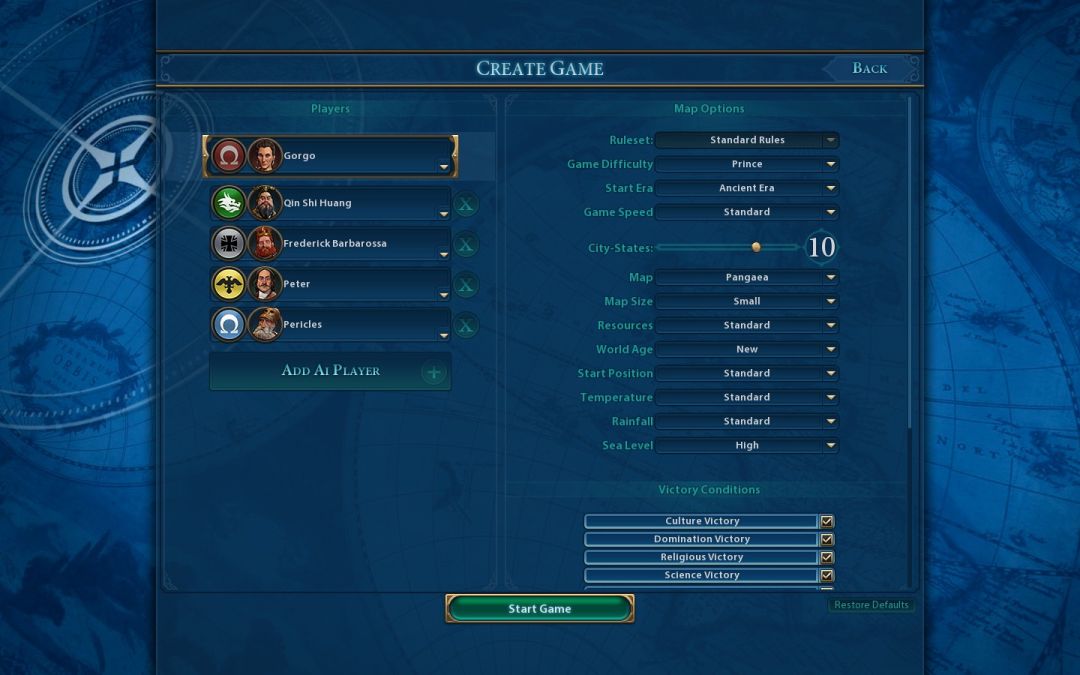This screenshot has height=675, width=1080.
Task: Disable Domination Victory condition
Action: (x=827, y=539)
